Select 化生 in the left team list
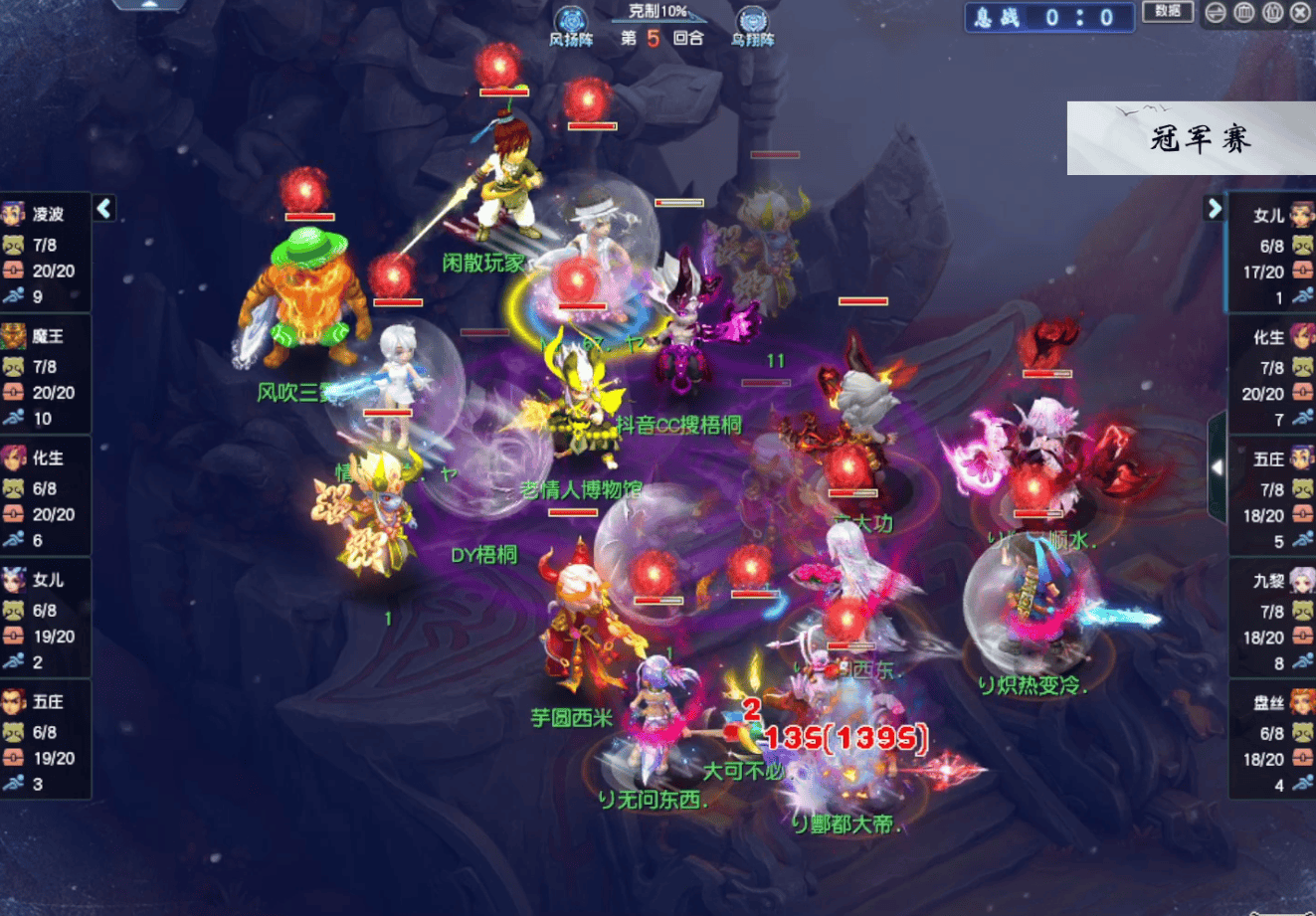 coord(46,458)
